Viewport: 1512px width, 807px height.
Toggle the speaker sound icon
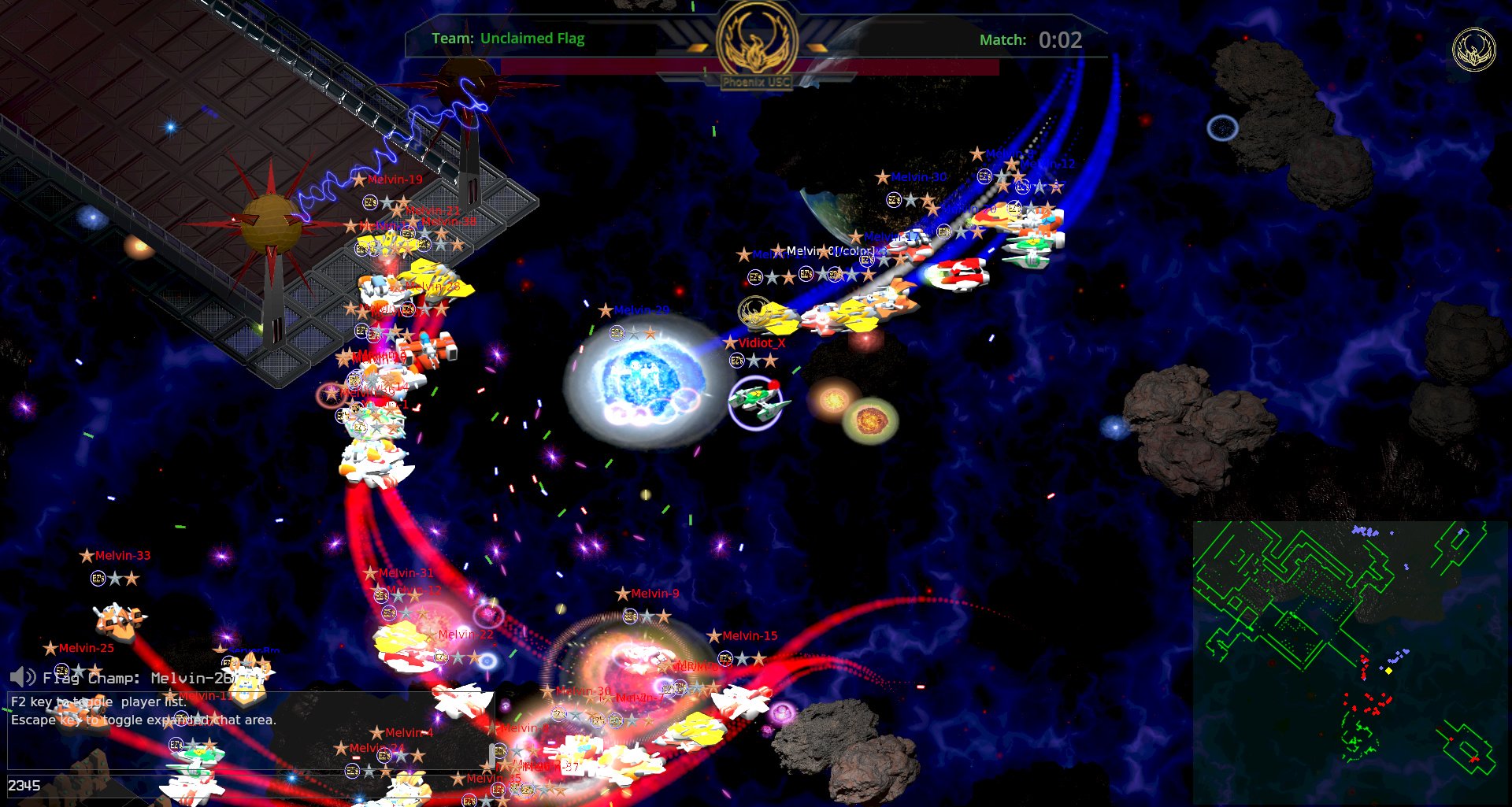[x=22, y=677]
